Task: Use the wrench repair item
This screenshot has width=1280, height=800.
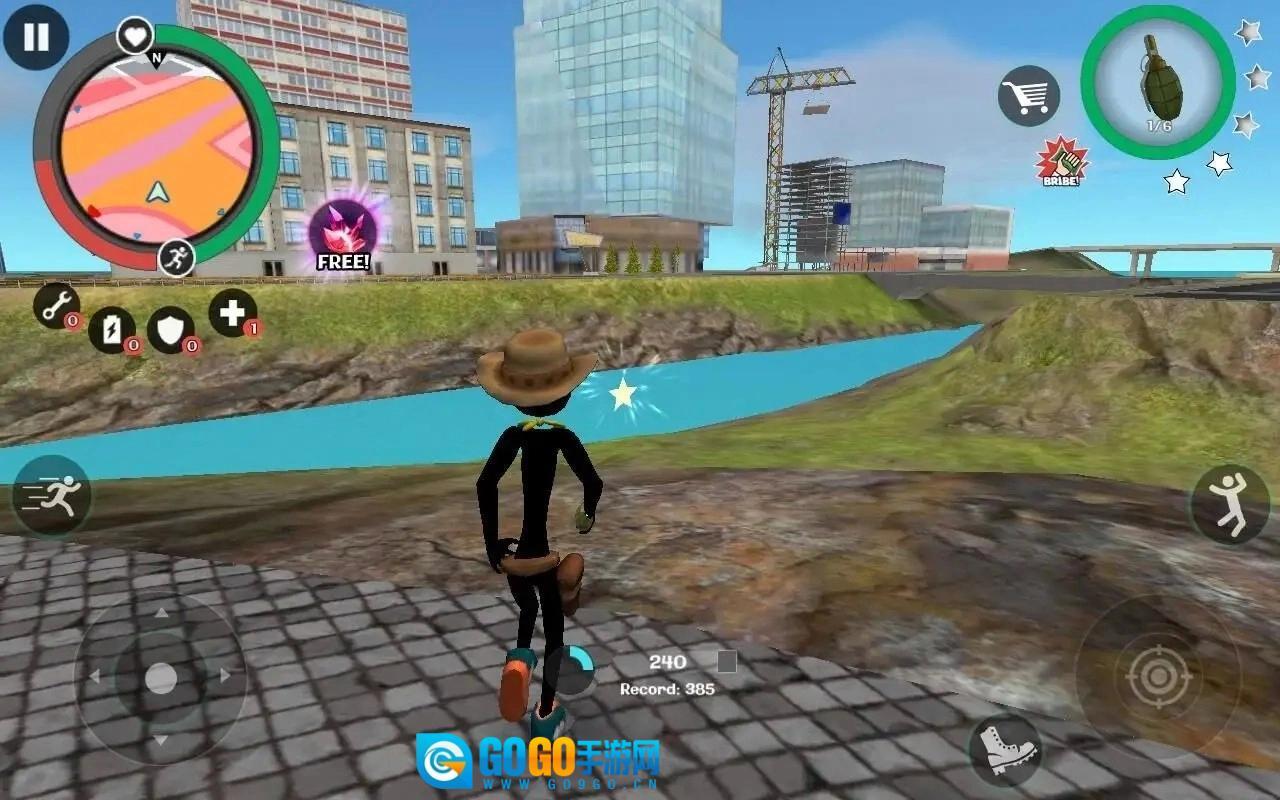Action: [56, 305]
